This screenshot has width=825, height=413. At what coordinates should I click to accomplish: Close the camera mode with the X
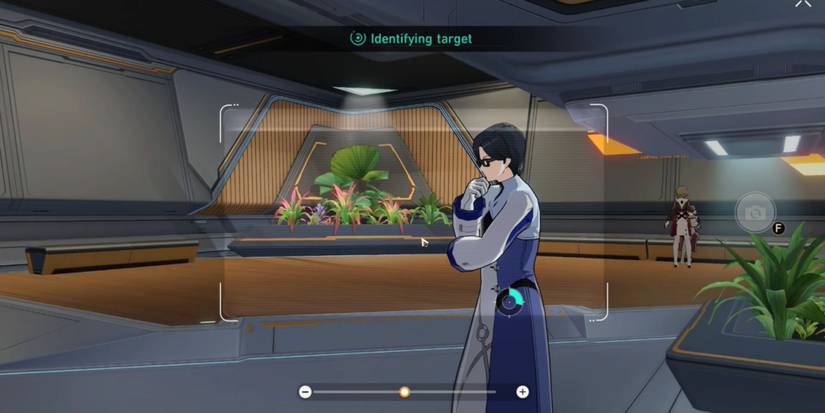point(802,4)
